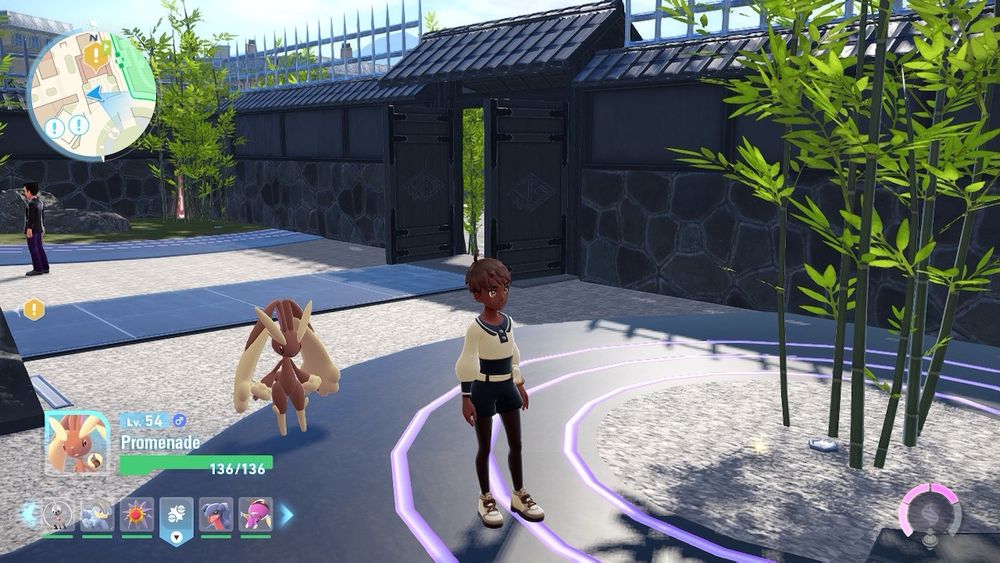Choose the white bird Pokémon party slot

click(59, 515)
